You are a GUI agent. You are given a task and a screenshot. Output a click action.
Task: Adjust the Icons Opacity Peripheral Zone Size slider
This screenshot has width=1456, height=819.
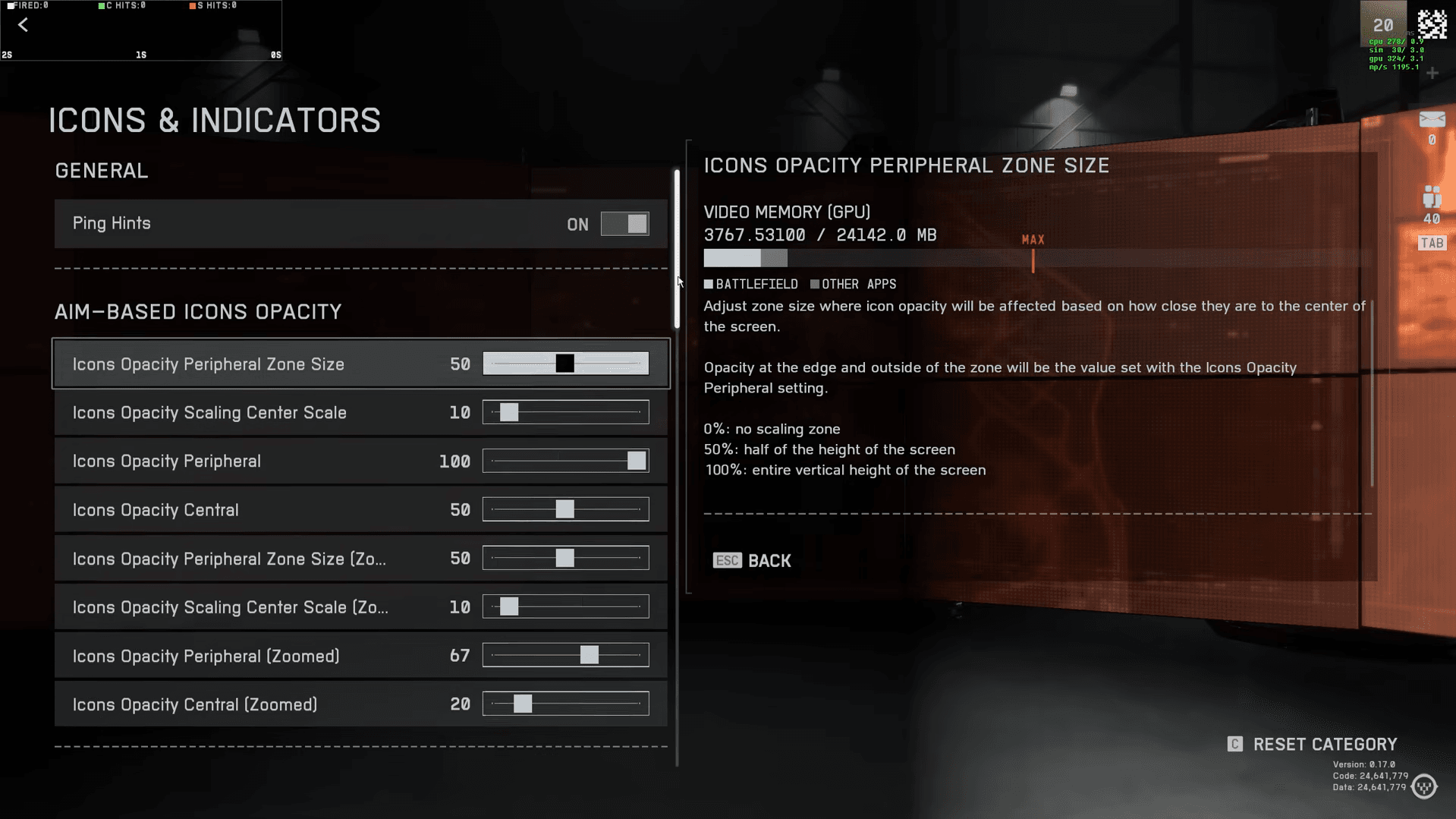coord(565,364)
